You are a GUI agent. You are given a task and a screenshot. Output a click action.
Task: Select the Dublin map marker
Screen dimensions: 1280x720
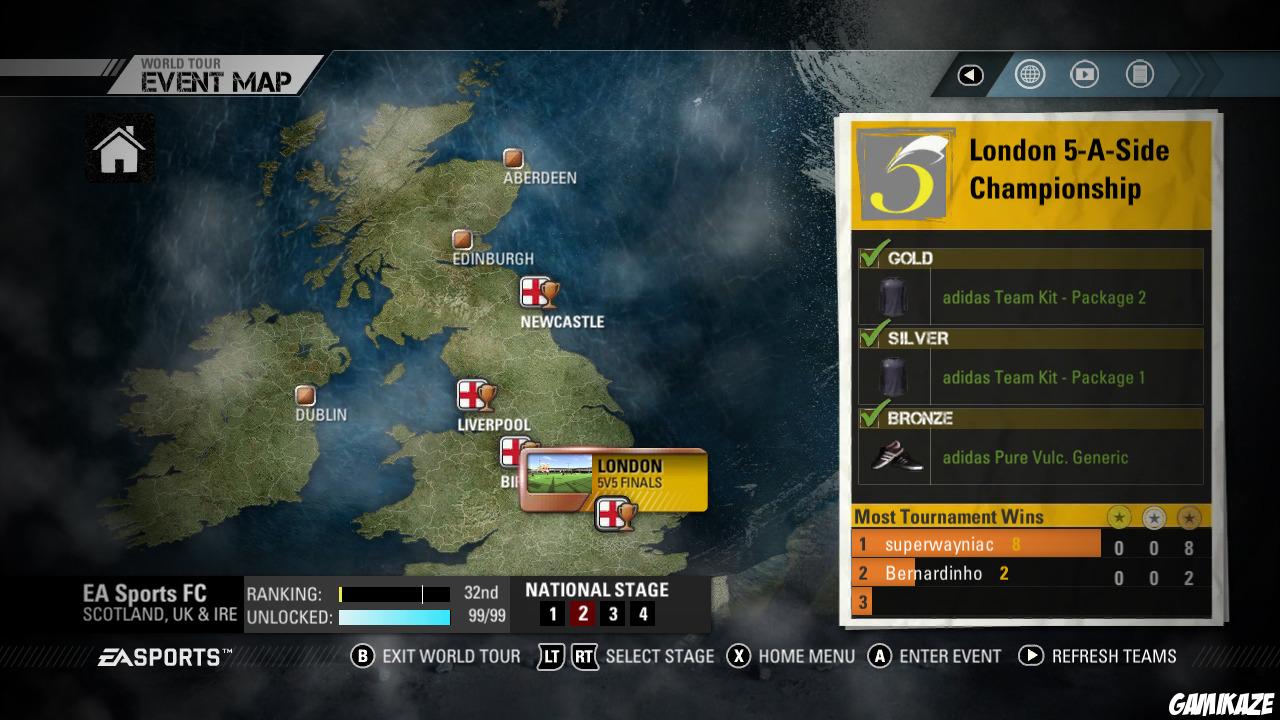click(x=305, y=395)
